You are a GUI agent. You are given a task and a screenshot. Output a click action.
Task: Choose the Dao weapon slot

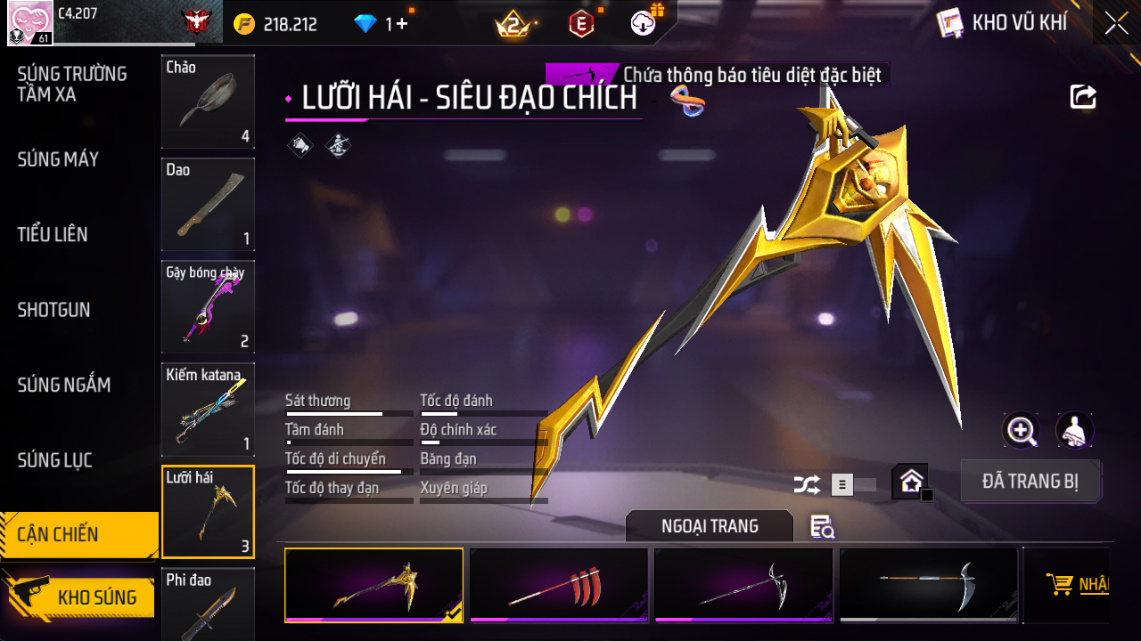(x=208, y=204)
